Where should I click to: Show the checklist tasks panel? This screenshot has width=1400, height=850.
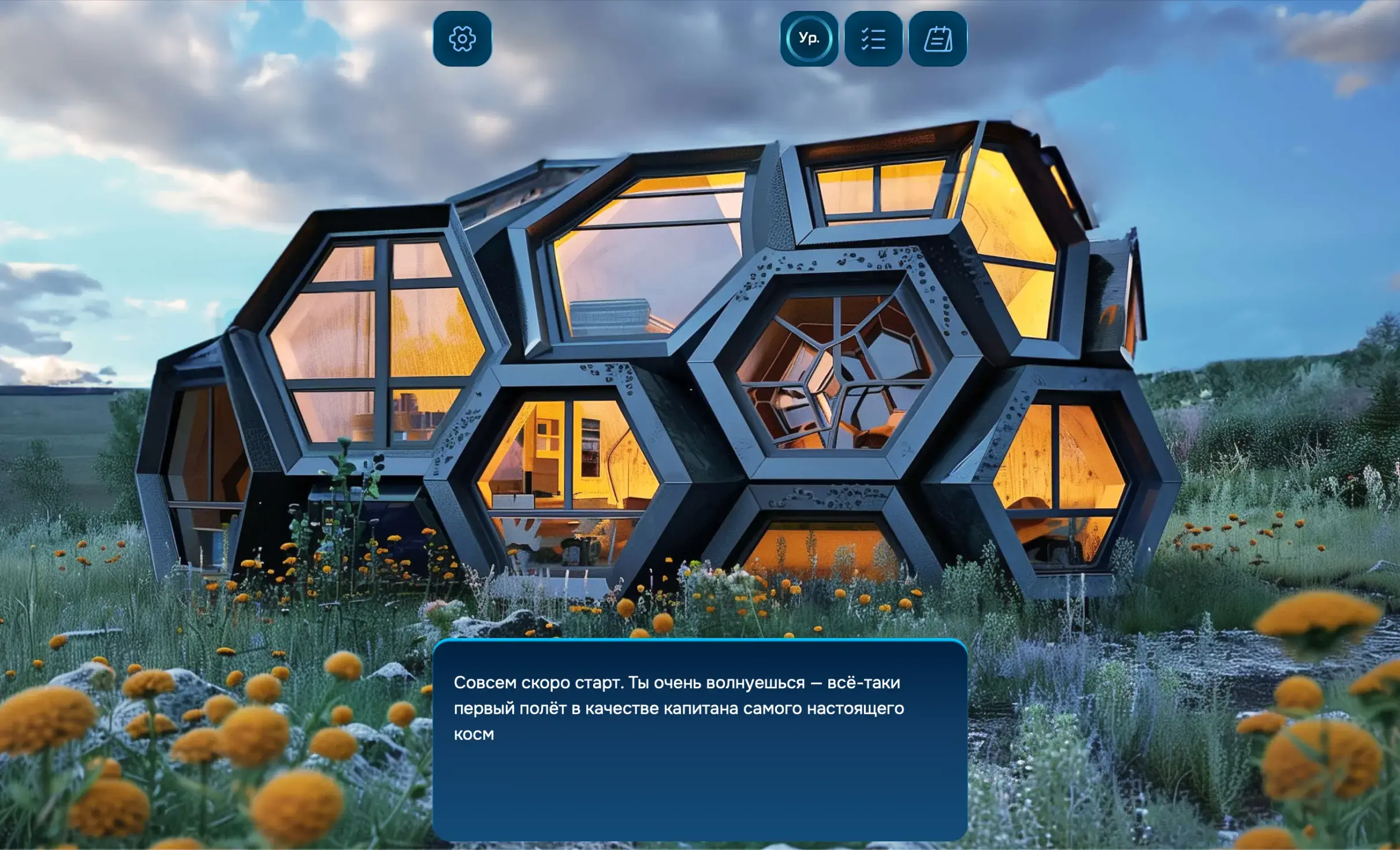click(x=873, y=39)
